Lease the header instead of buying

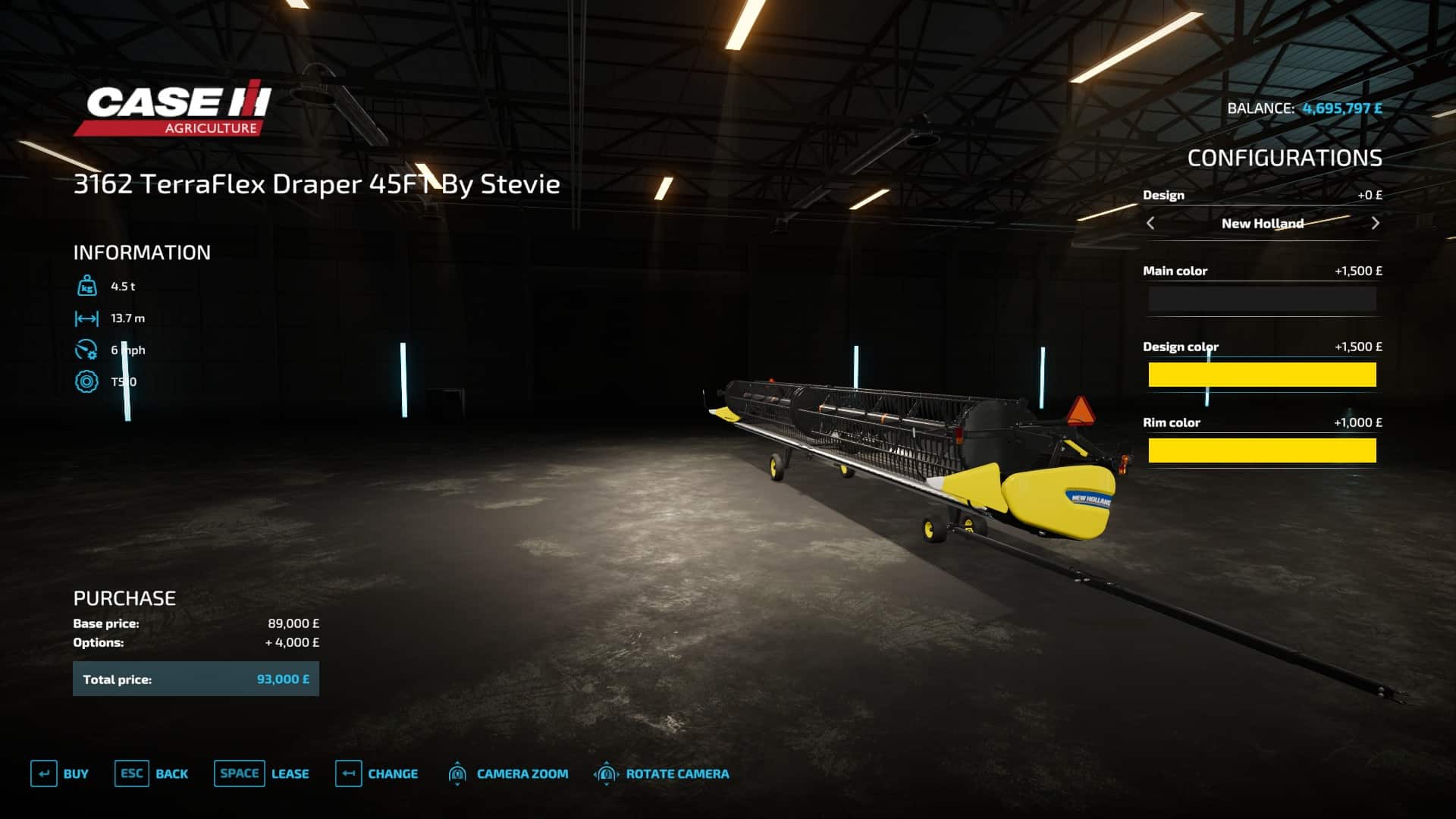262,773
